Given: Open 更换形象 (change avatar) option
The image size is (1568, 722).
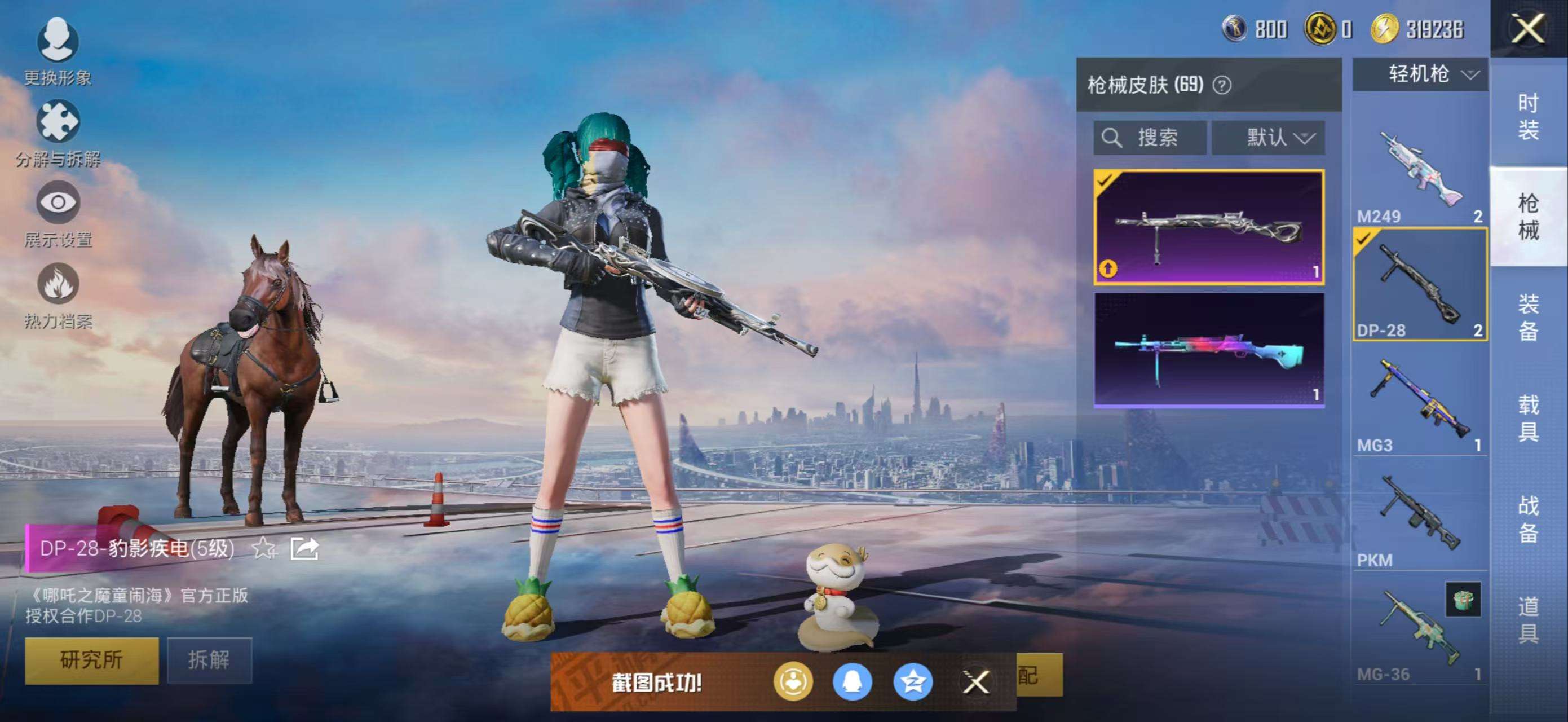Looking at the screenshot, I should [58, 52].
